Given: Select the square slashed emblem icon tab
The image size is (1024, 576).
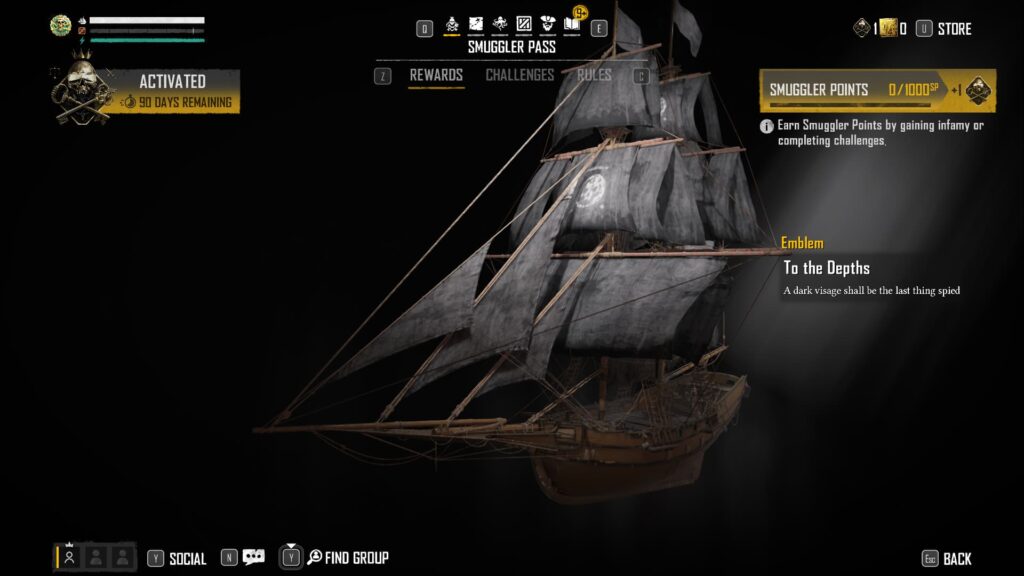Looking at the screenshot, I should click(523, 25).
